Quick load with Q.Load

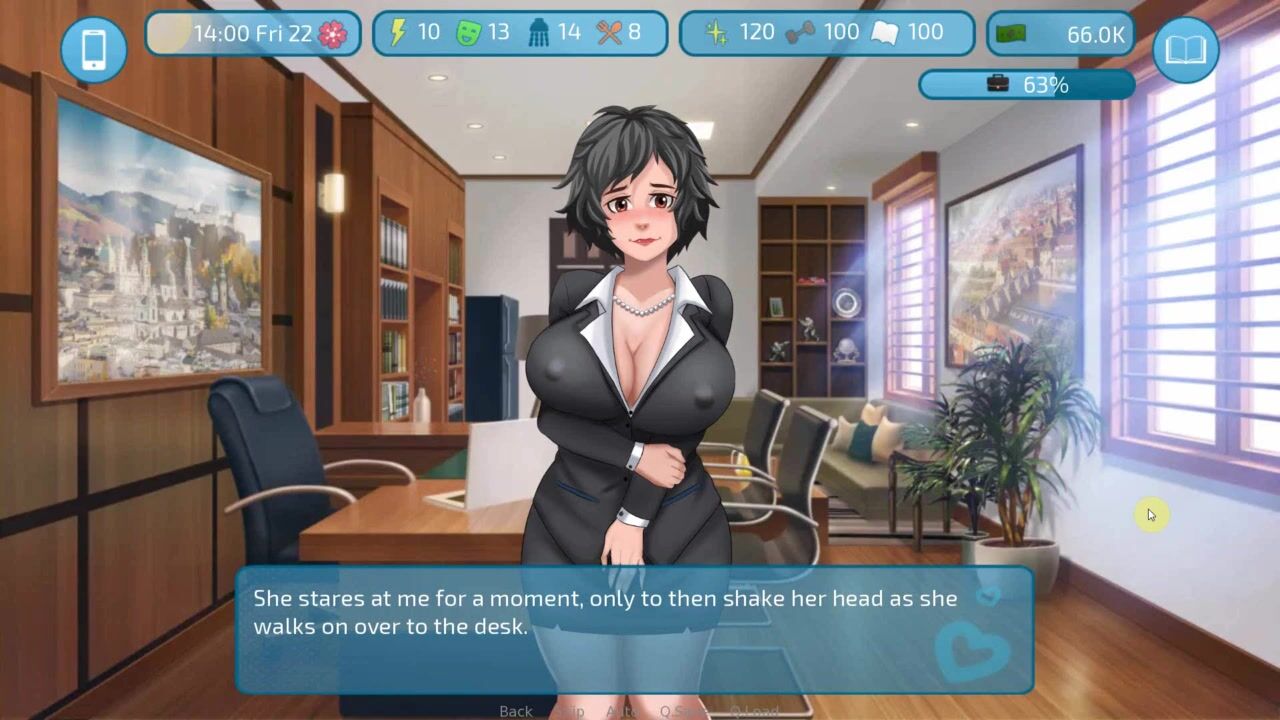[x=752, y=711]
